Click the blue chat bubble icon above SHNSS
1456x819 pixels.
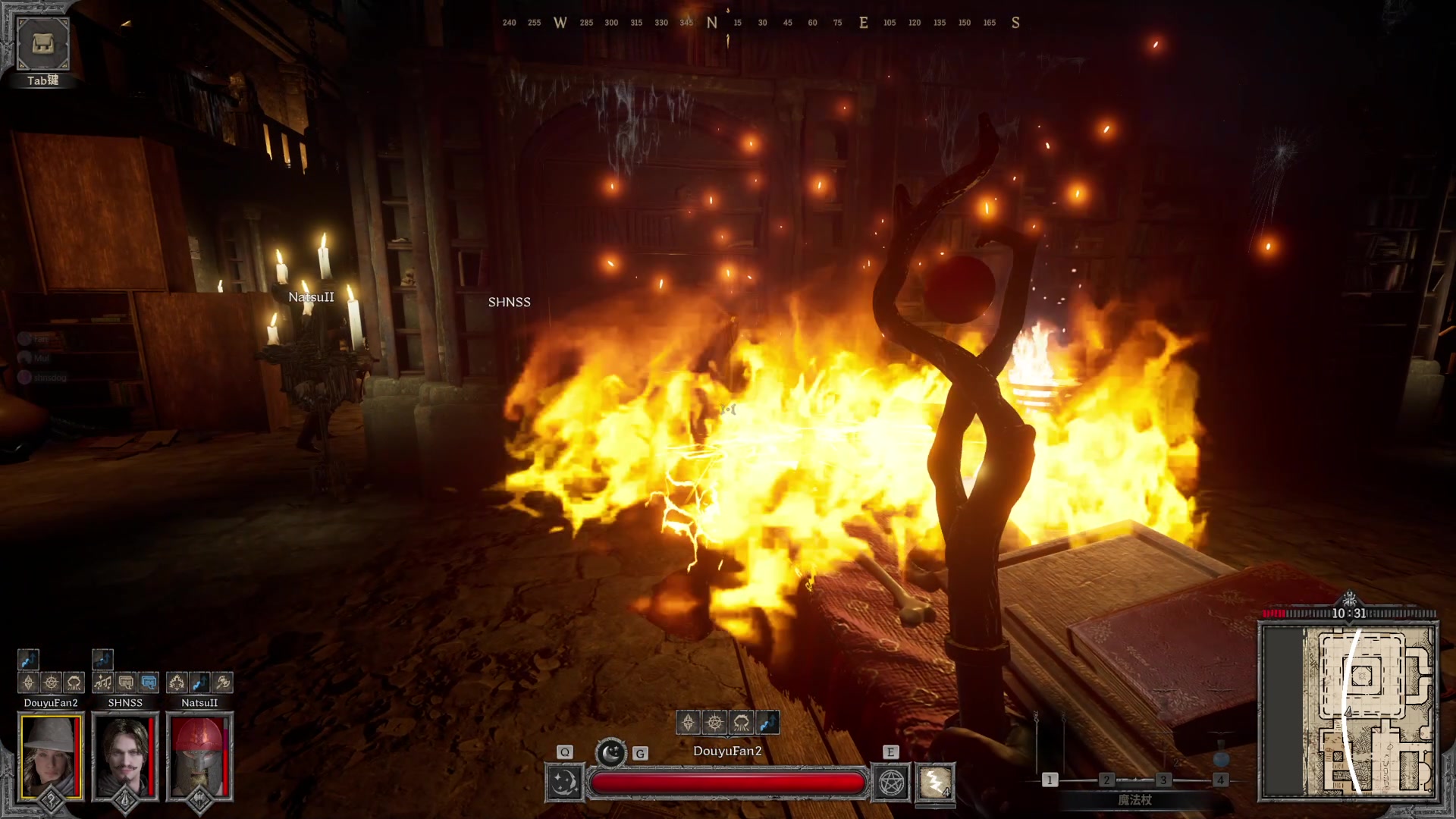pos(149,682)
